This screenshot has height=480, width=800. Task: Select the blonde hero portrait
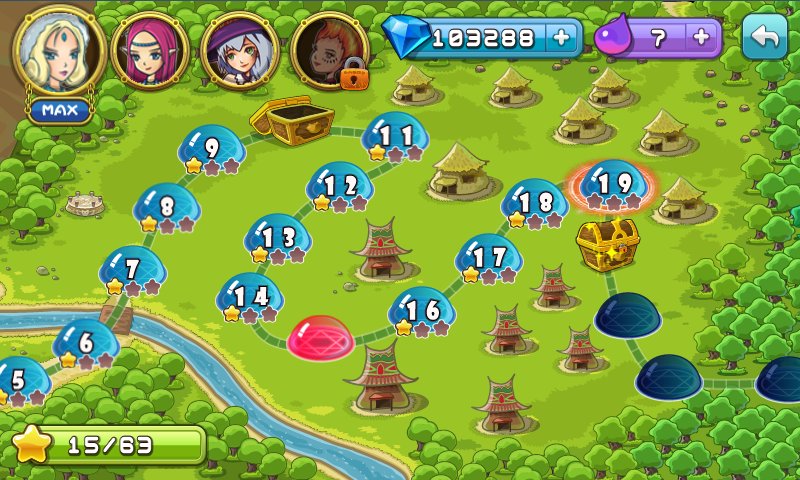(x=59, y=51)
